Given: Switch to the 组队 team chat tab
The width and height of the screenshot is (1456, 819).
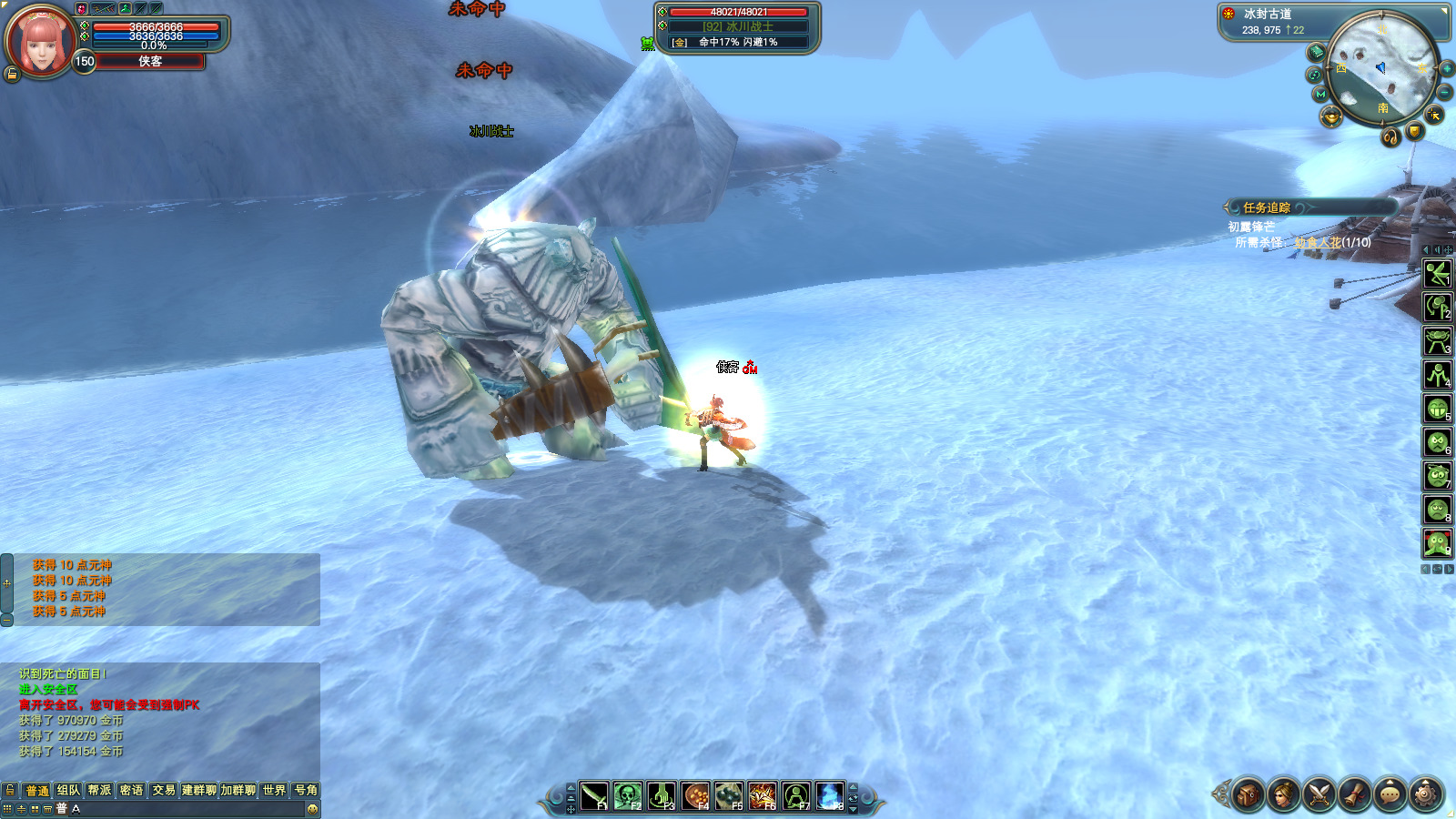Looking at the screenshot, I should (68, 790).
